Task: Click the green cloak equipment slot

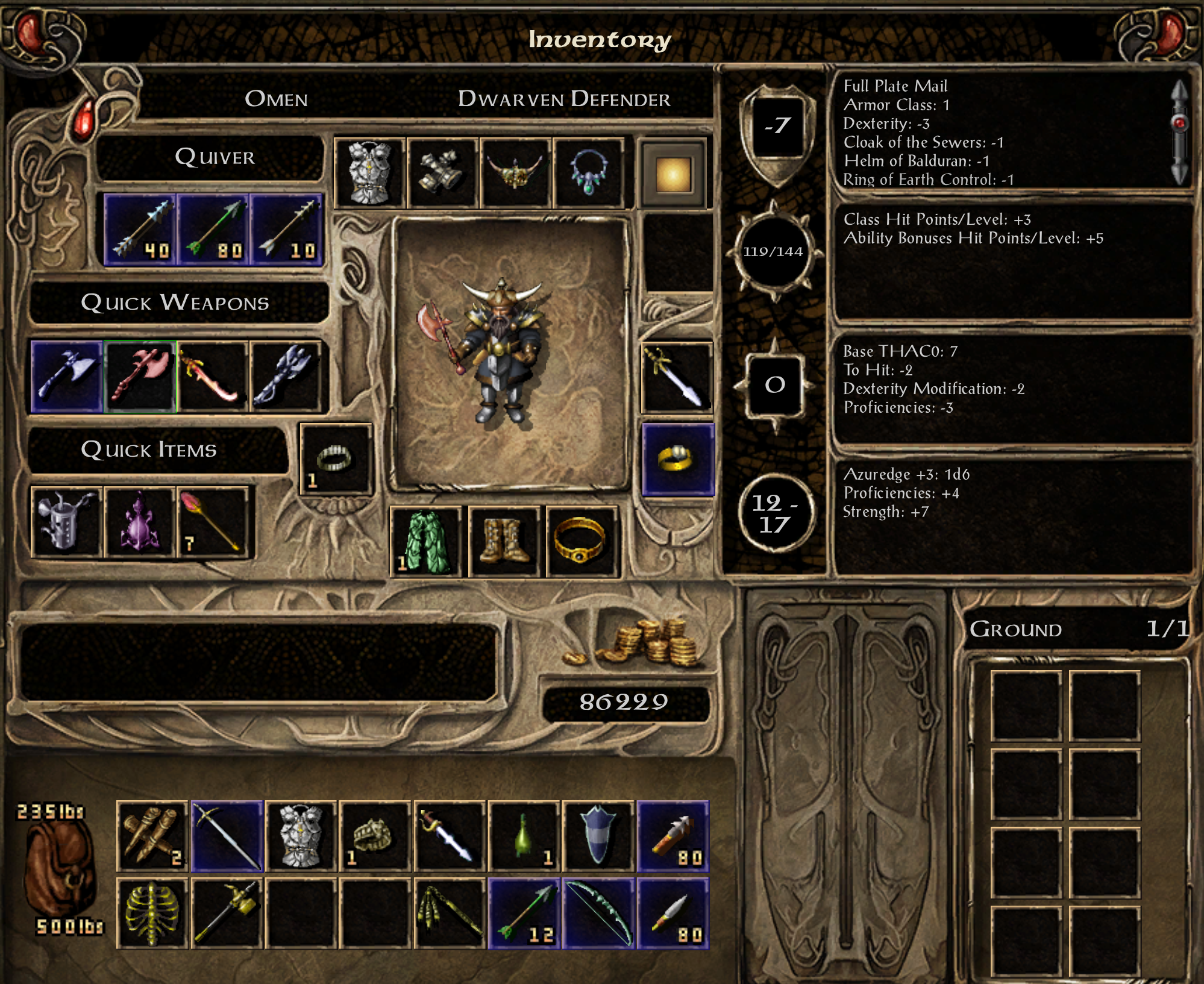Action: click(426, 542)
